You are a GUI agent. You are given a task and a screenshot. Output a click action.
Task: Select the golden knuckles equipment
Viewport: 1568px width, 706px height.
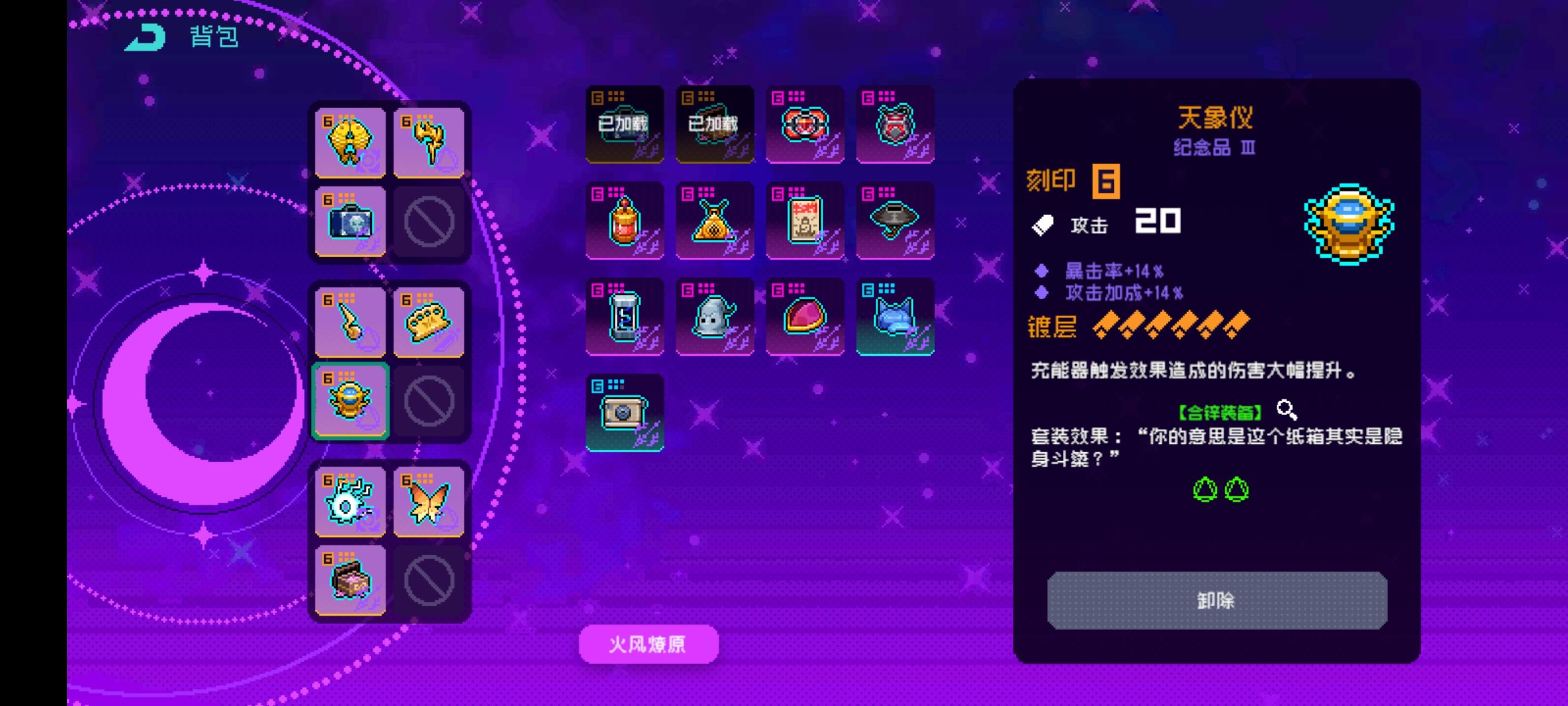pyautogui.click(x=430, y=321)
